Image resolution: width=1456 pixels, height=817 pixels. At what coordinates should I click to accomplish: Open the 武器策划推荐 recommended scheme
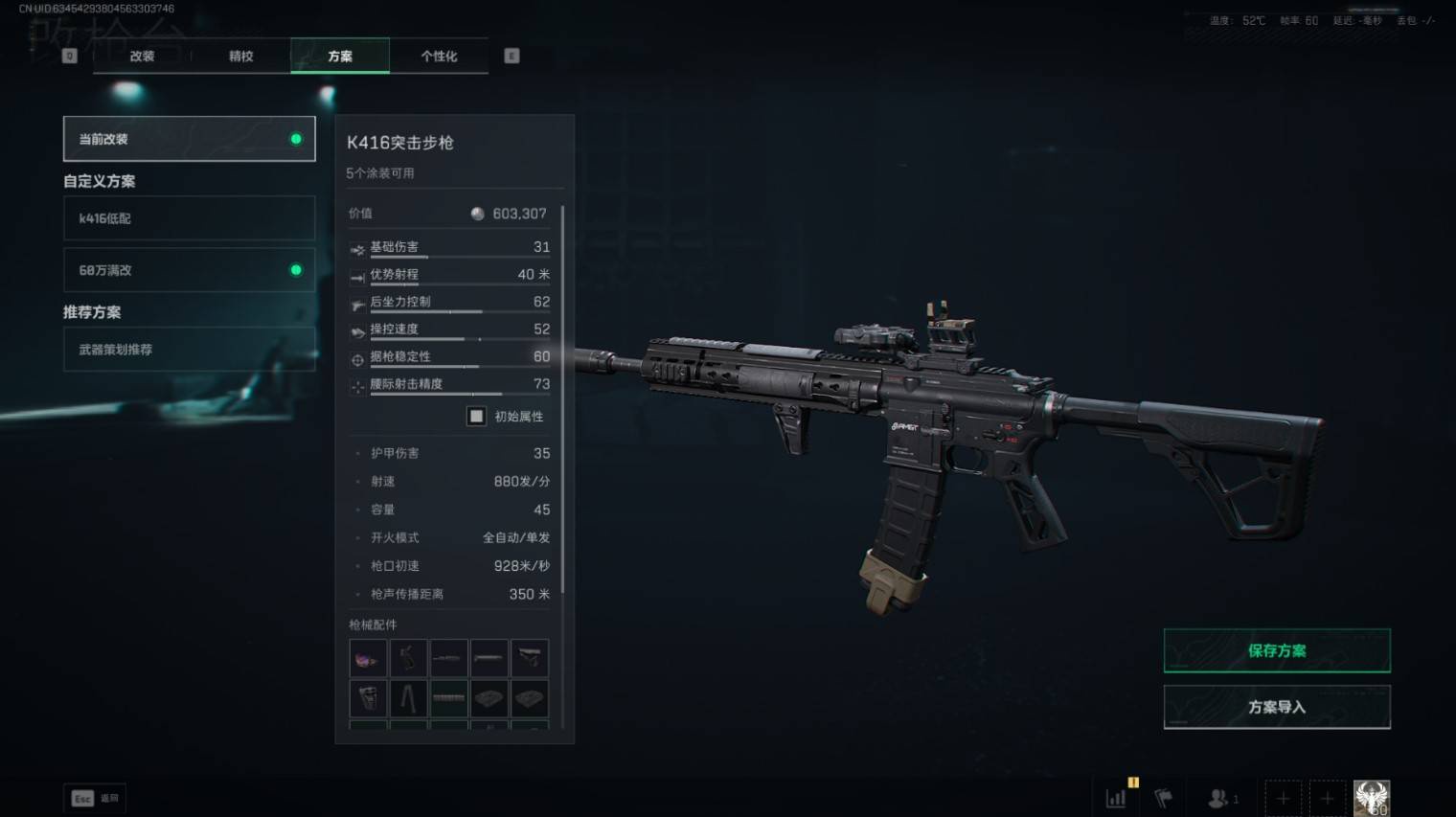point(189,350)
